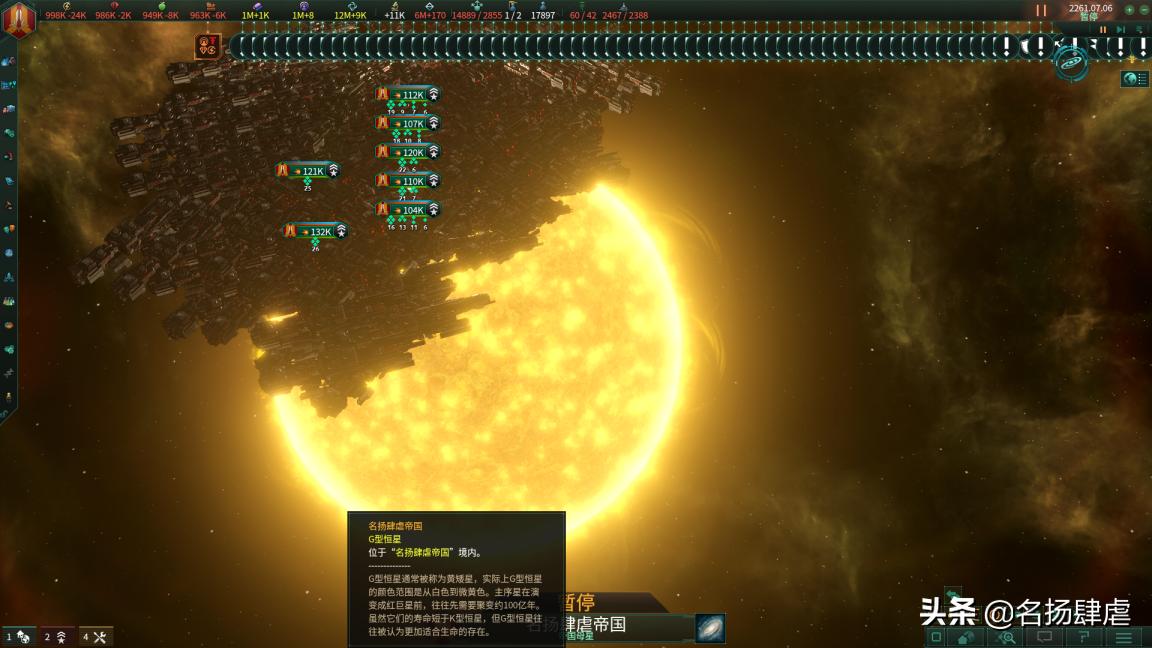Viewport: 1152px width, 648px height.
Task: Select the fleet labeled 107K
Action: click(412, 124)
